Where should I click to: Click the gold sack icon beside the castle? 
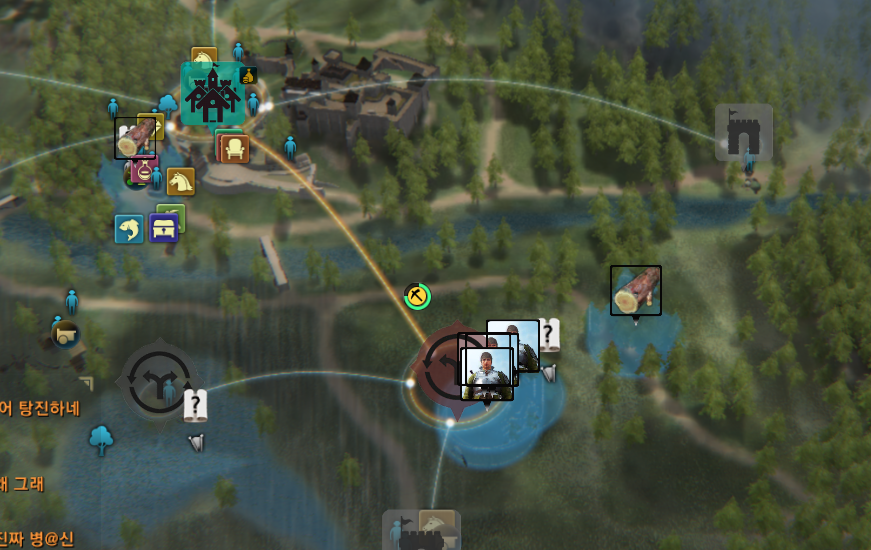[249, 75]
